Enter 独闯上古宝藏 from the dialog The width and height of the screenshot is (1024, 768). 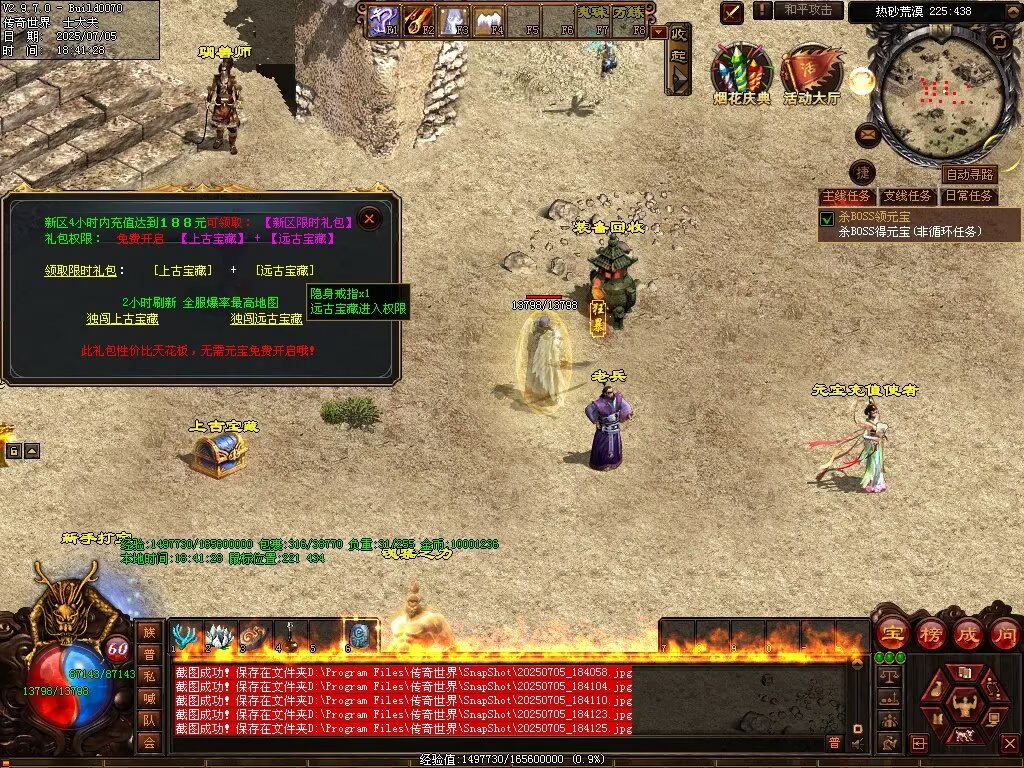(122, 319)
